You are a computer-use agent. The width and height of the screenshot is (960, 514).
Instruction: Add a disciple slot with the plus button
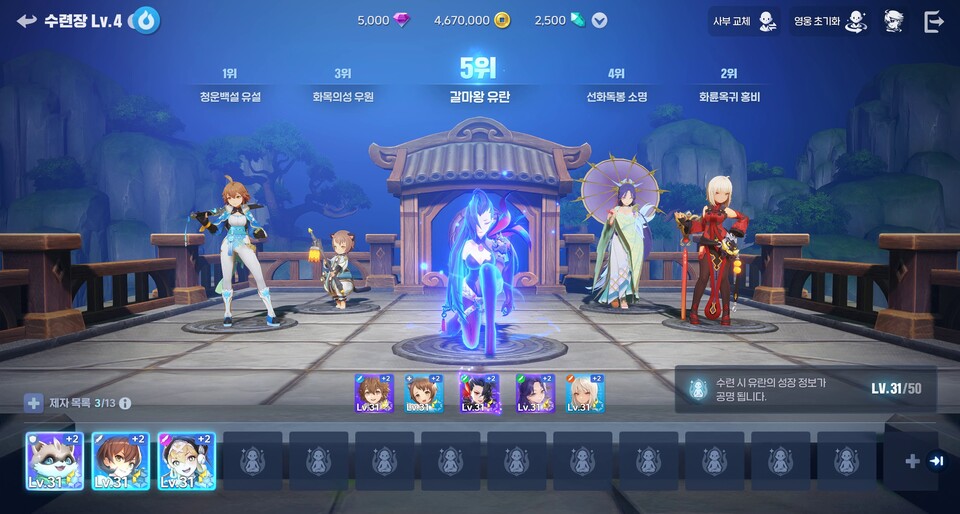[x=911, y=461]
